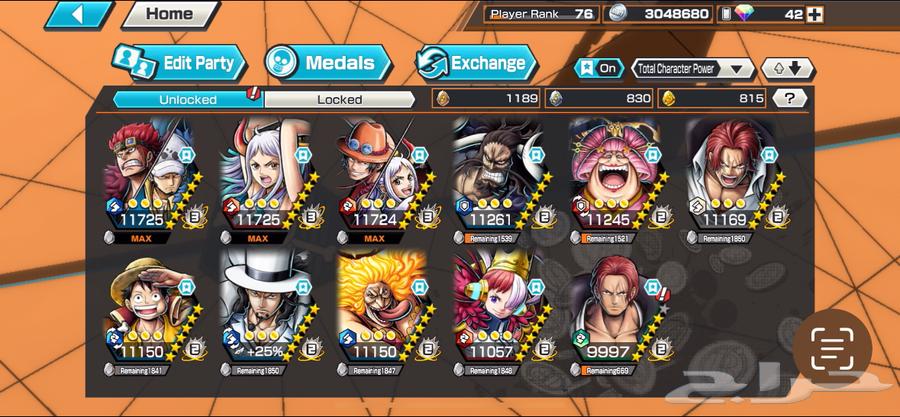Switch to the Locked characters tab
This screenshot has height=417, width=900.
click(x=339, y=99)
